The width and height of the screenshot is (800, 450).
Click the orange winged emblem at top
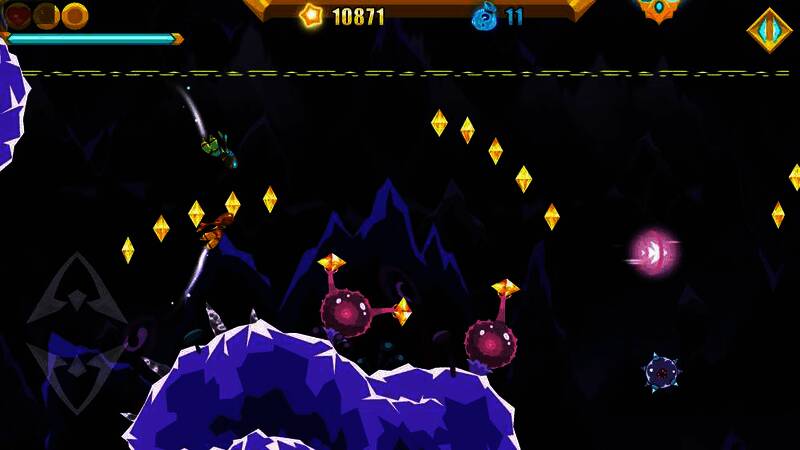point(659,9)
